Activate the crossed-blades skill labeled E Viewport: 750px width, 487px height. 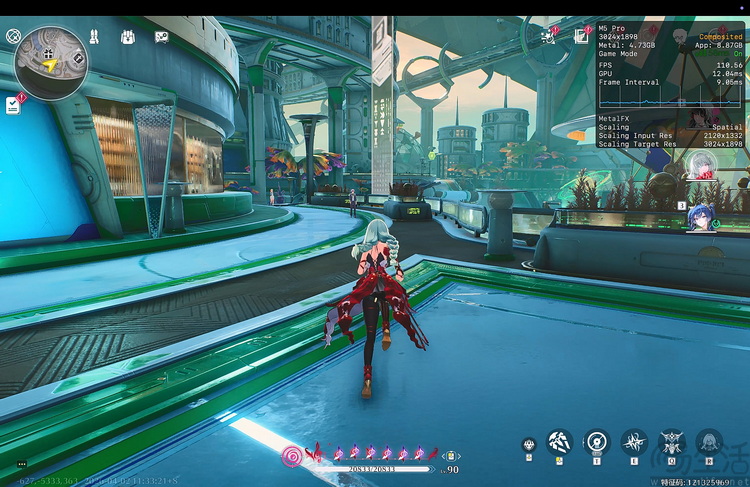pos(634,441)
